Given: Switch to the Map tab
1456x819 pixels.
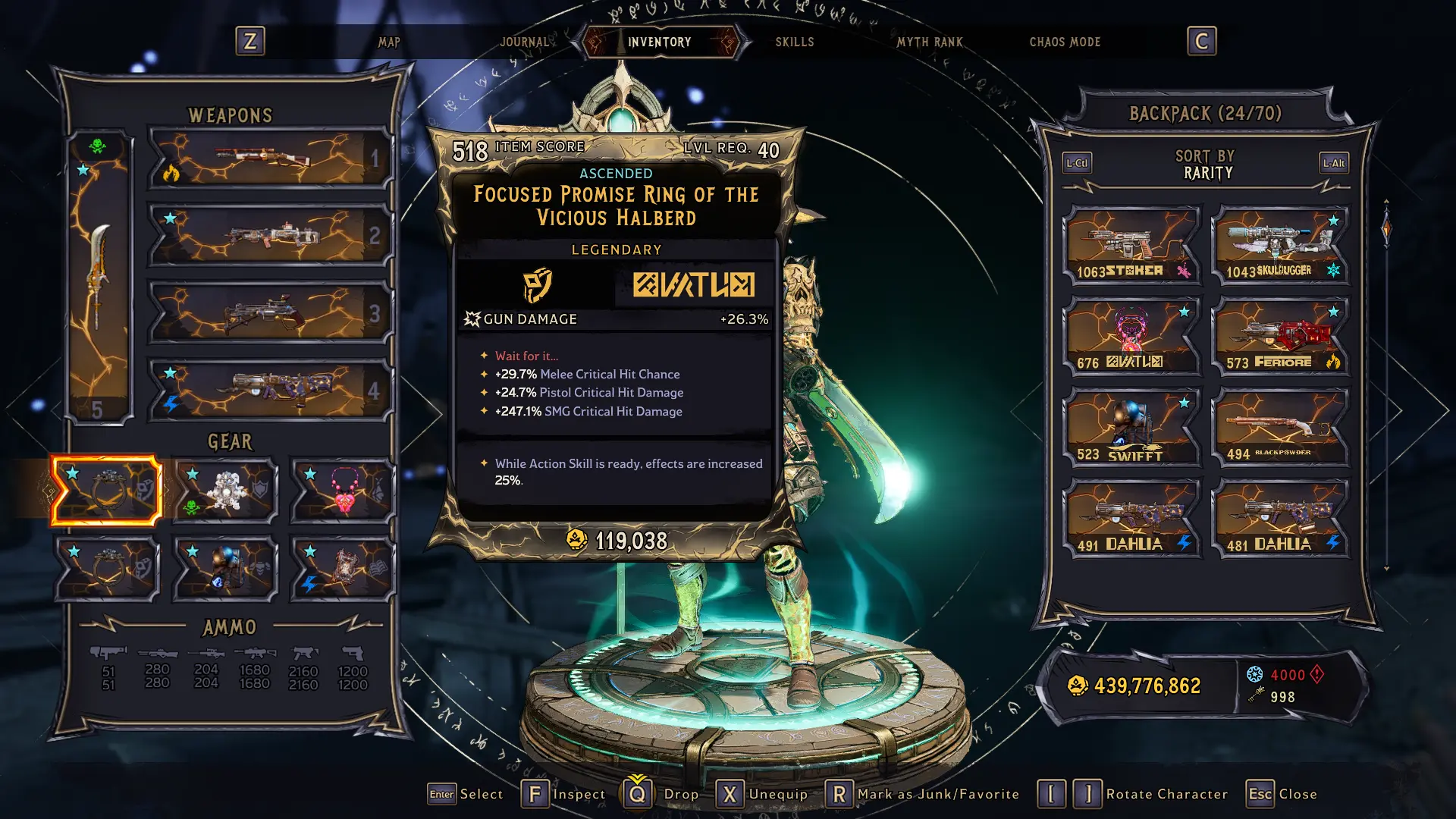Looking at the screenshot, I should [389, 42].
